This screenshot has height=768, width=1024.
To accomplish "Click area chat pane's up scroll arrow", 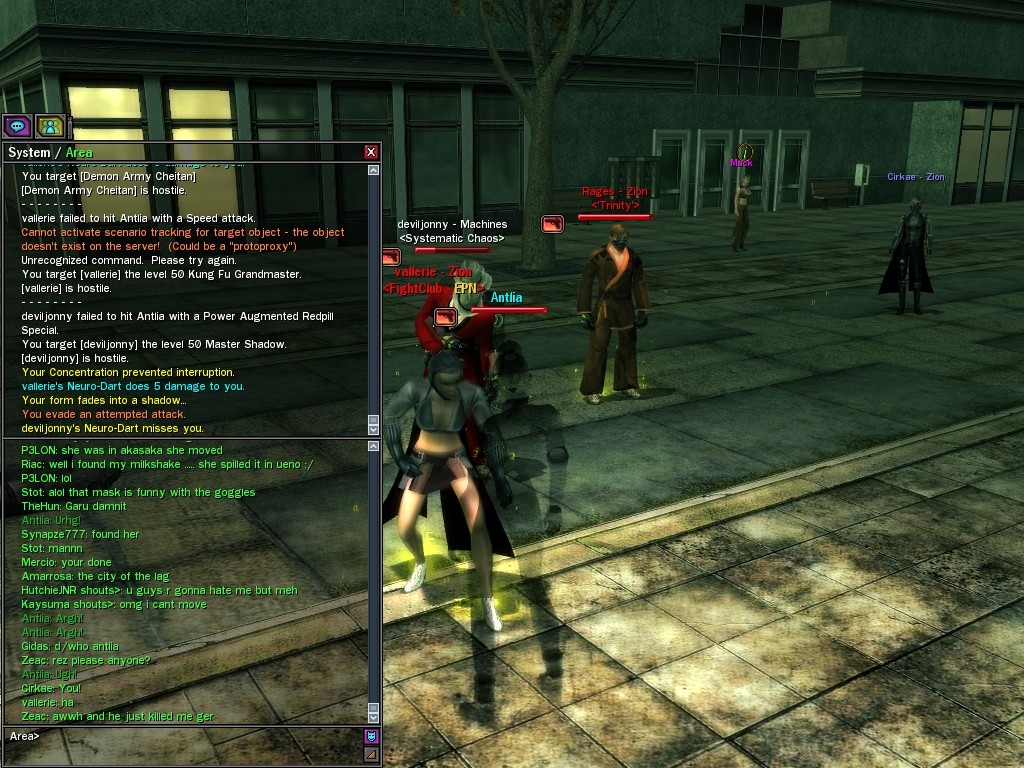I will pos(374,447).
